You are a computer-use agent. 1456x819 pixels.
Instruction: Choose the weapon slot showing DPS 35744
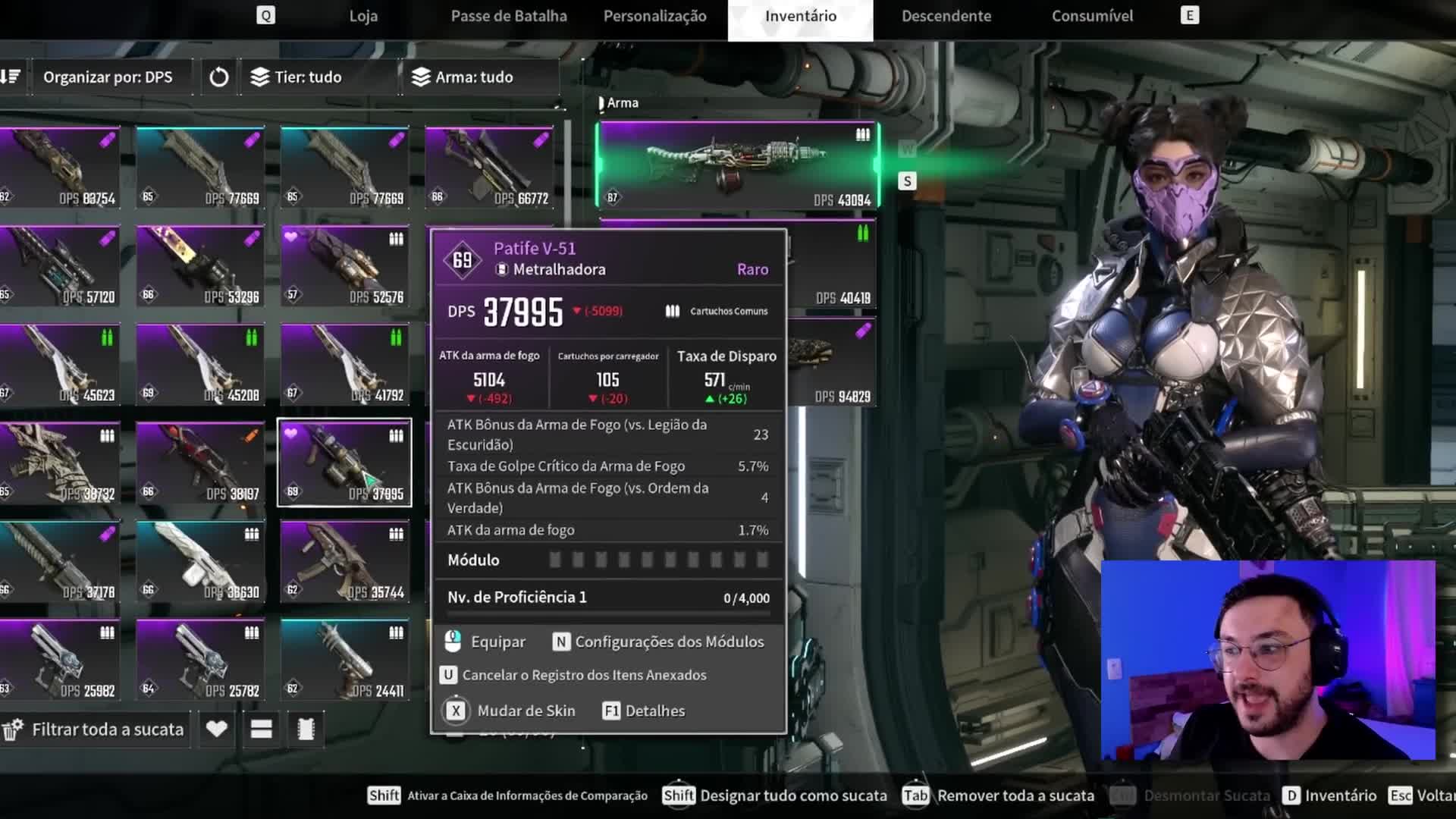[x=345, y=561]
